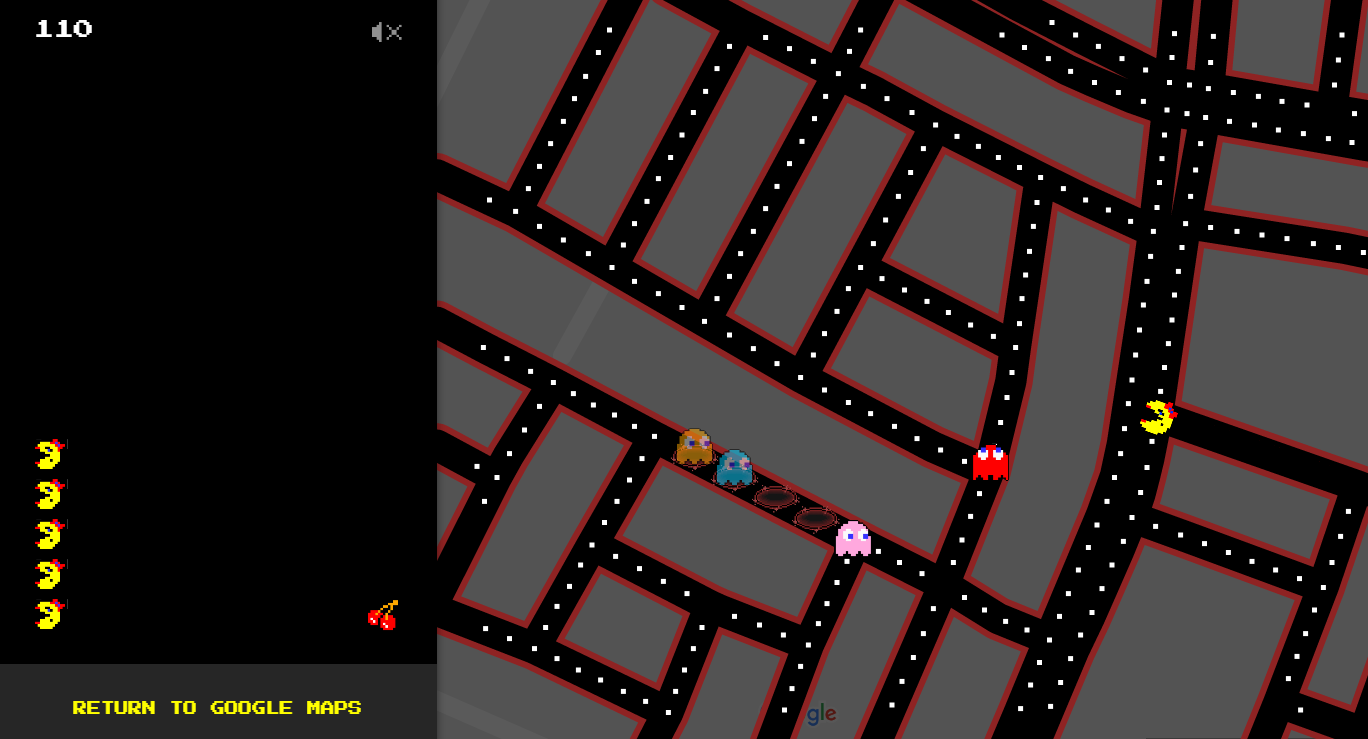Click the bottom Ms. Pac-Man life icon

48,614
